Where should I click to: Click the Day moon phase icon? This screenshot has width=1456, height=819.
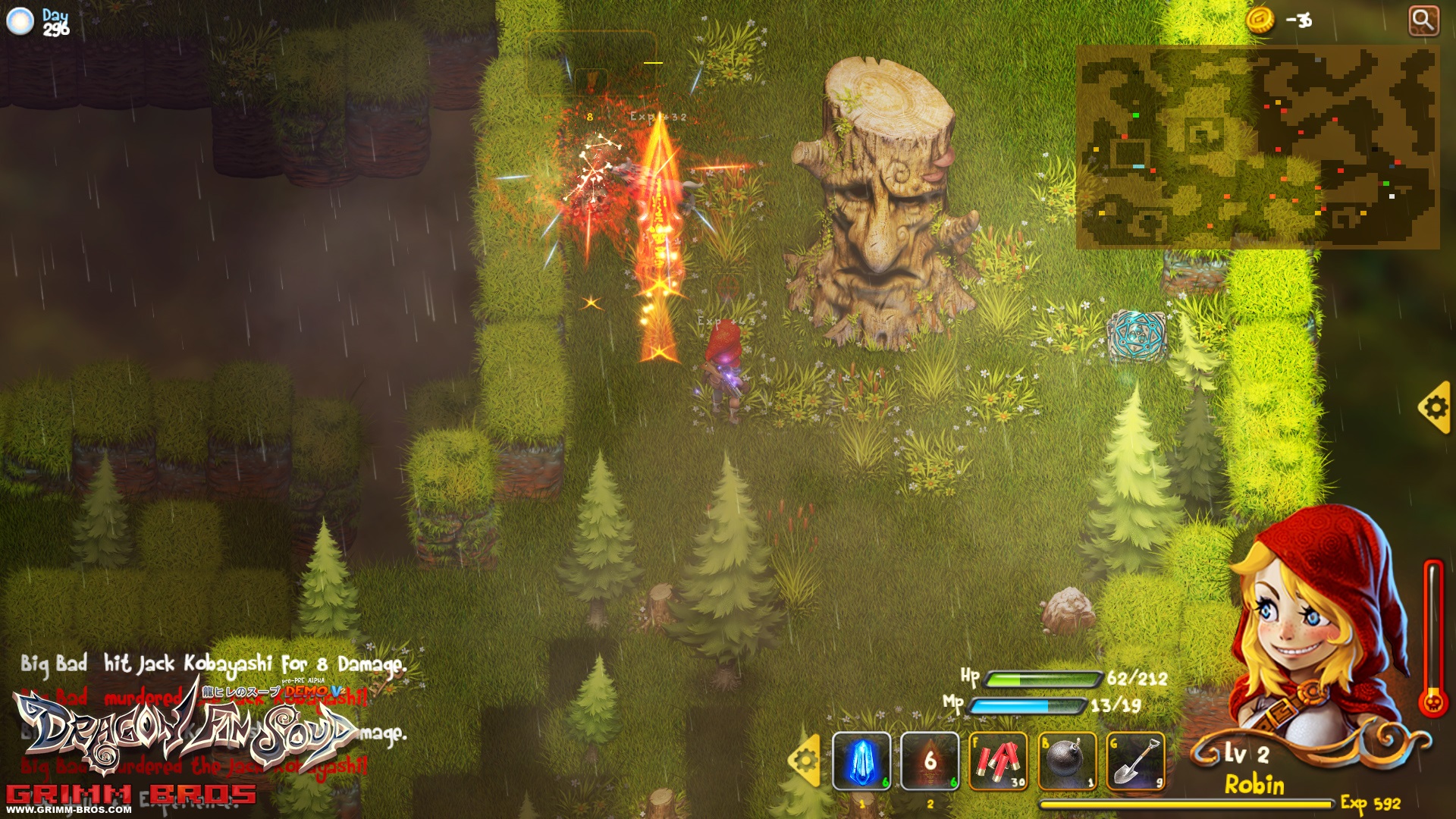coord(20,21)
